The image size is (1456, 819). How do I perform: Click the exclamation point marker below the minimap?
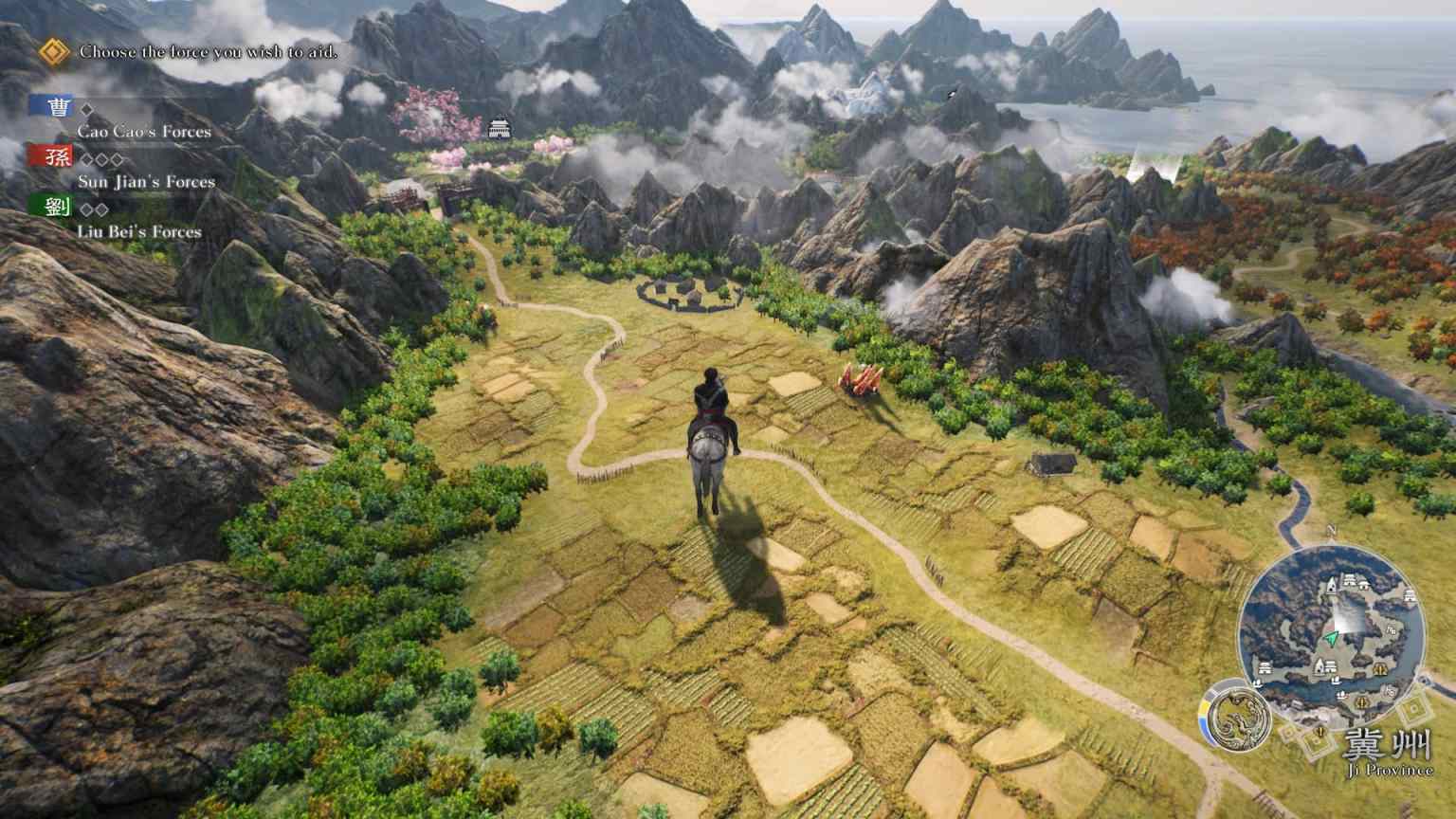point(1320,733)
